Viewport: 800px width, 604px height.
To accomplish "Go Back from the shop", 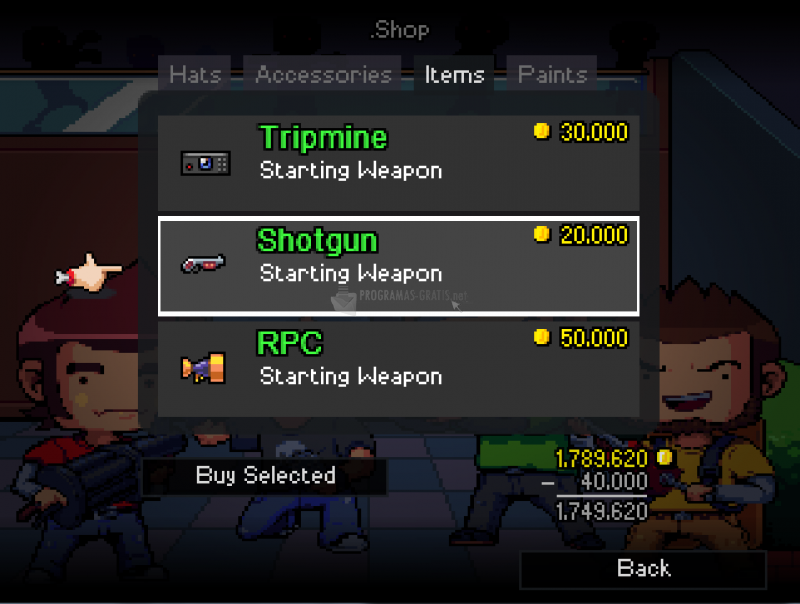I will click(x=643, y=569).
